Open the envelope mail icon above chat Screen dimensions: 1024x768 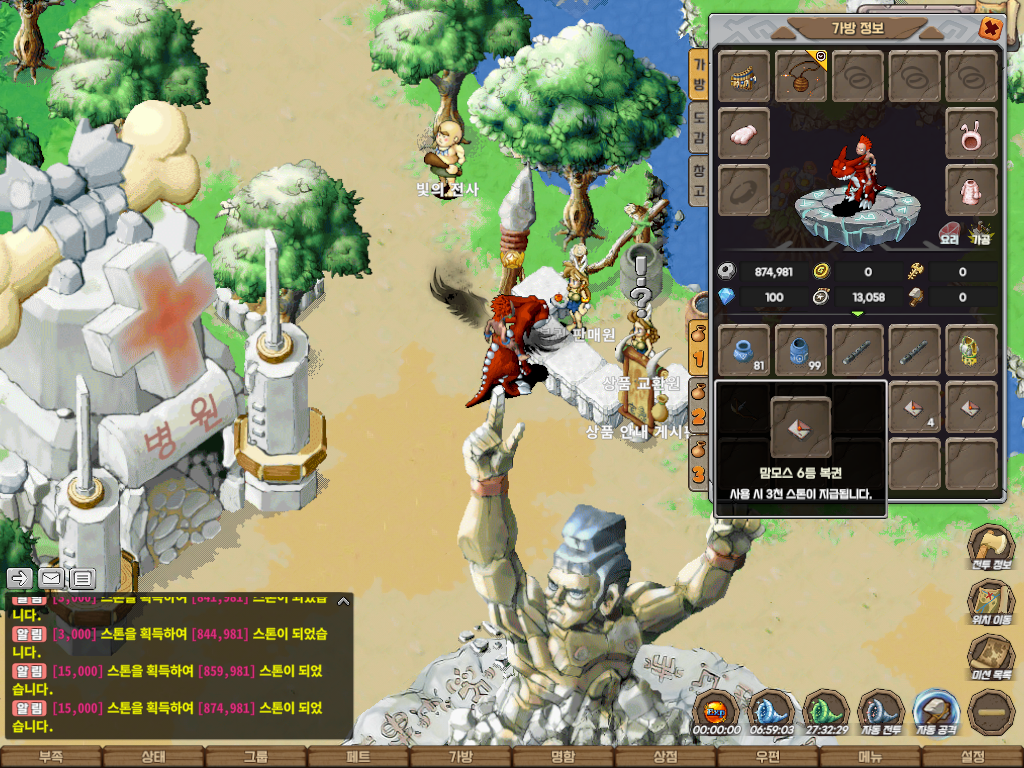[51, 578]
